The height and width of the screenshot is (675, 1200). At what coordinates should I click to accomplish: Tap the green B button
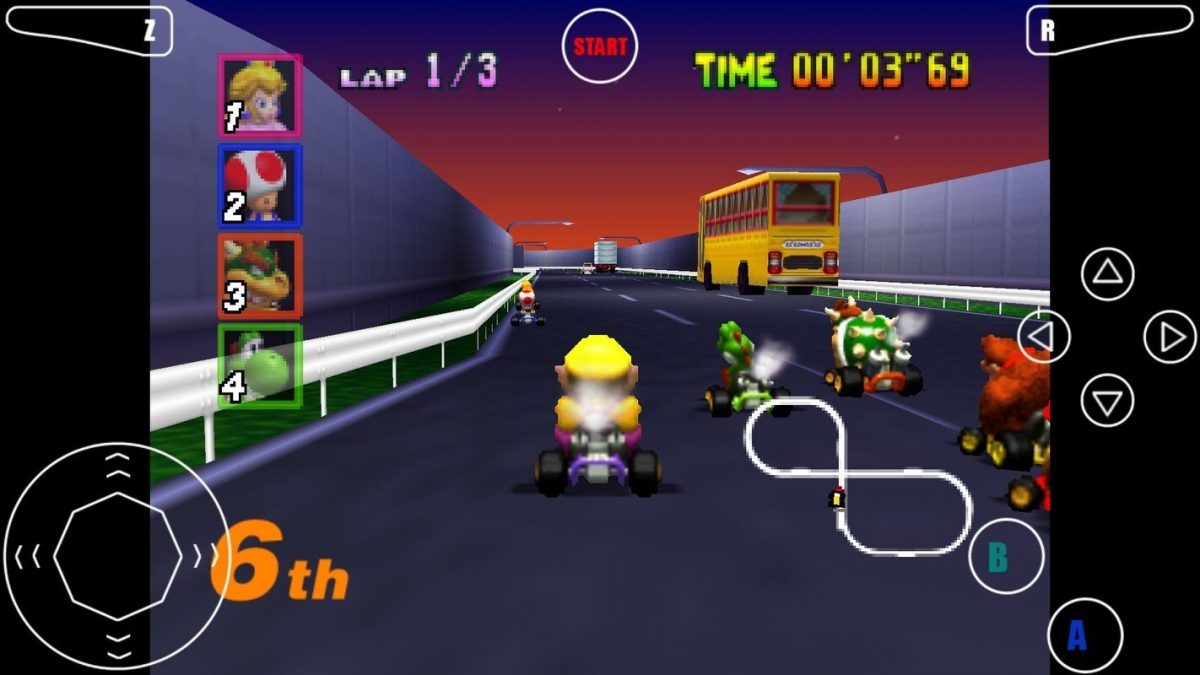click(x=1005, y=556)
